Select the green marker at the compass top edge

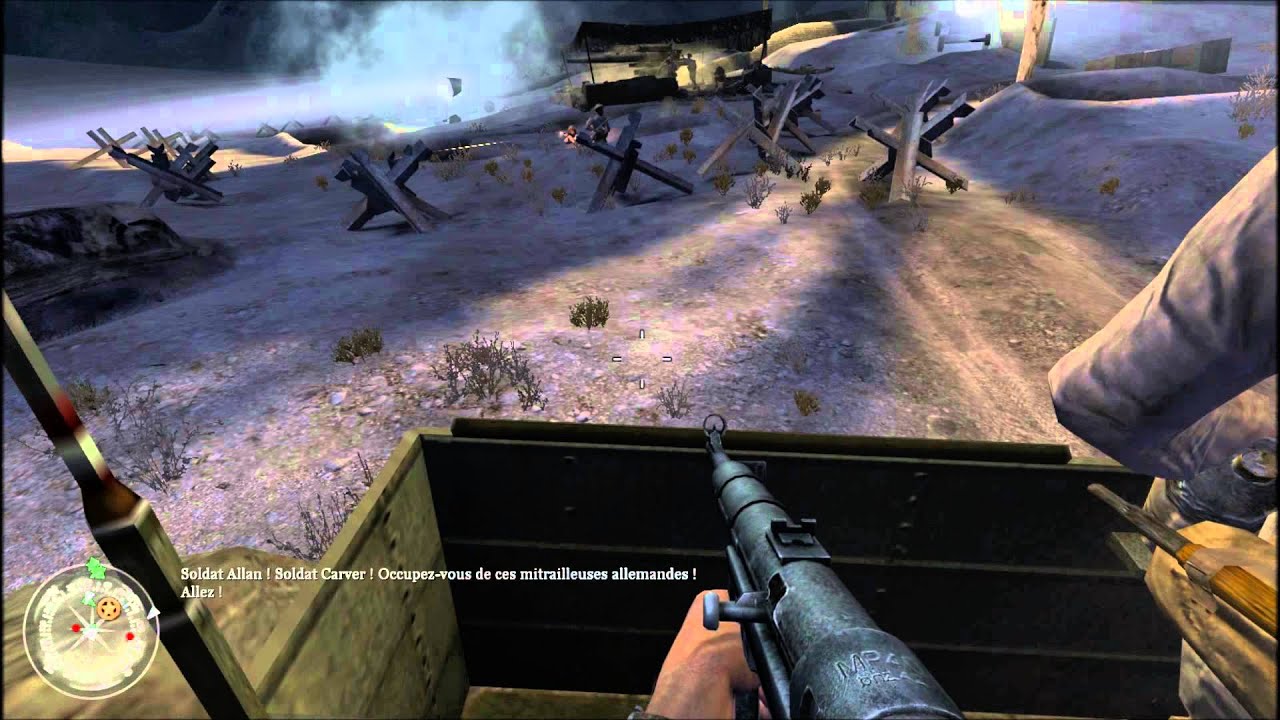pyautogui.click(x=95, y=568)
